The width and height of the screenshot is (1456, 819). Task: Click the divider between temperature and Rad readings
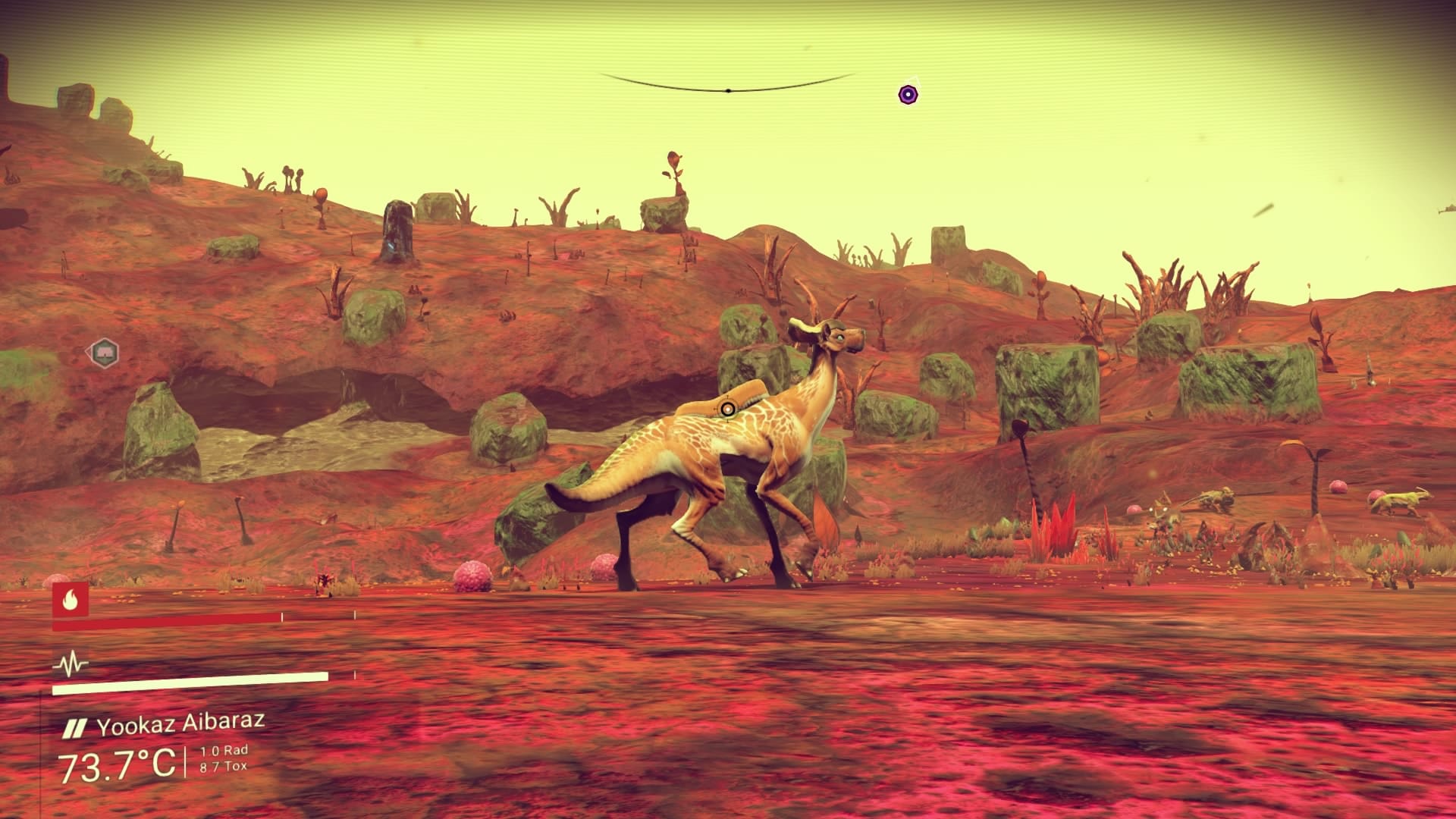187,762
